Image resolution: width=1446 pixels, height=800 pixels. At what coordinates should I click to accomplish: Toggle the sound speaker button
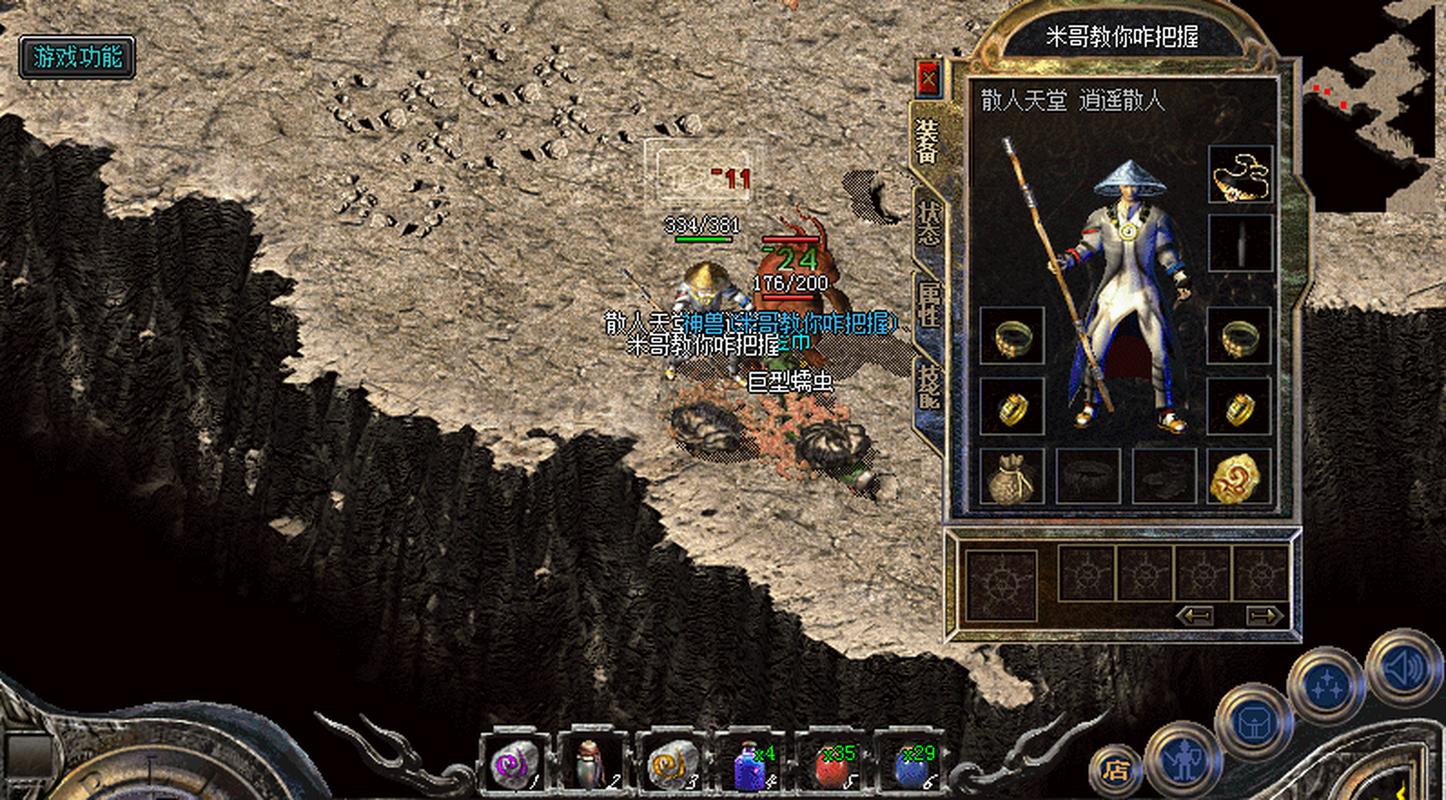pos(1404,667)
